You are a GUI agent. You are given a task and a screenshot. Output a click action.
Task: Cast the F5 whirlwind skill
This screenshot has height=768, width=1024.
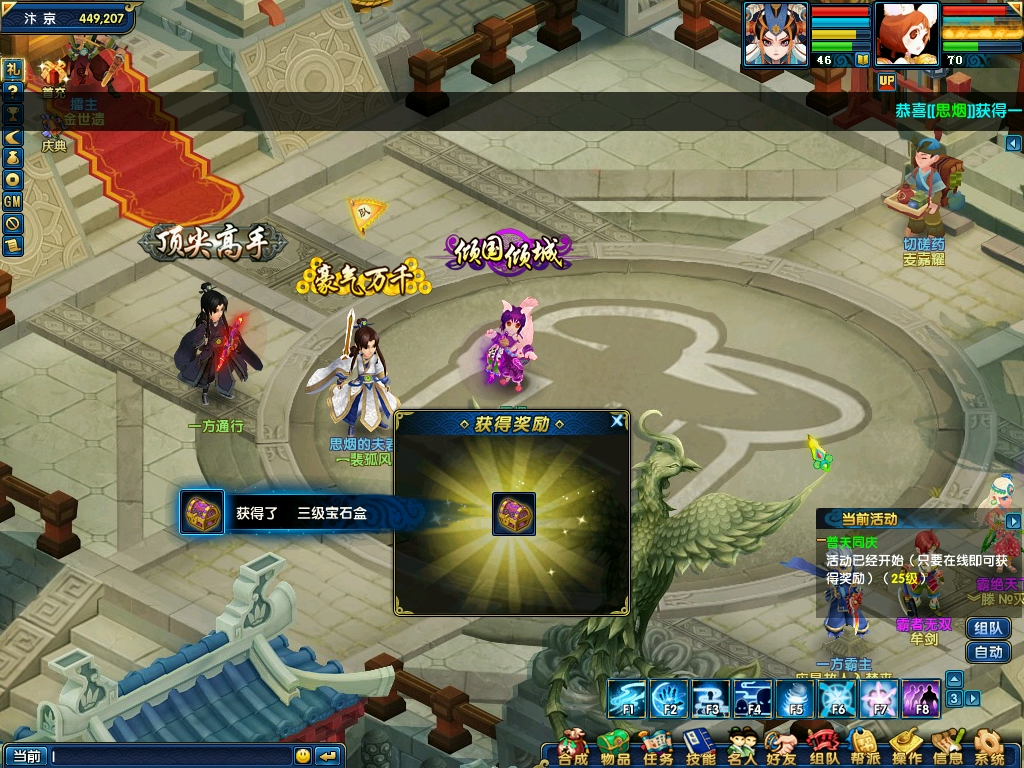pyautogui.click(x=795, y=698)
